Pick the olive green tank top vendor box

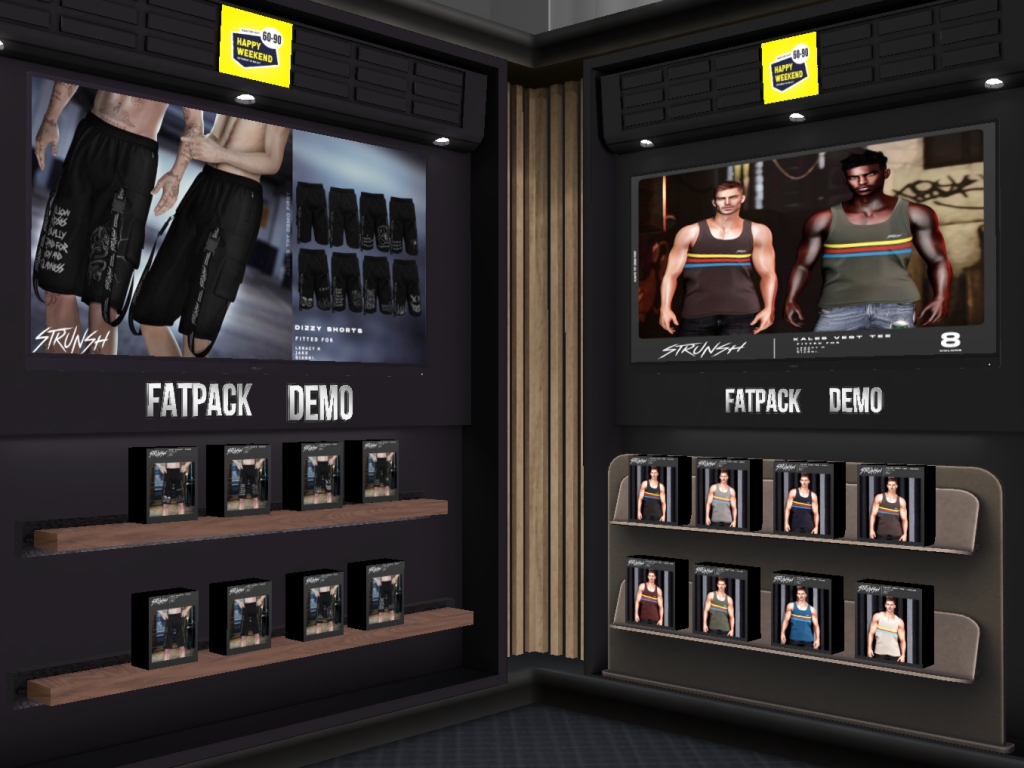pyautogui.click(x=719, y=603)
